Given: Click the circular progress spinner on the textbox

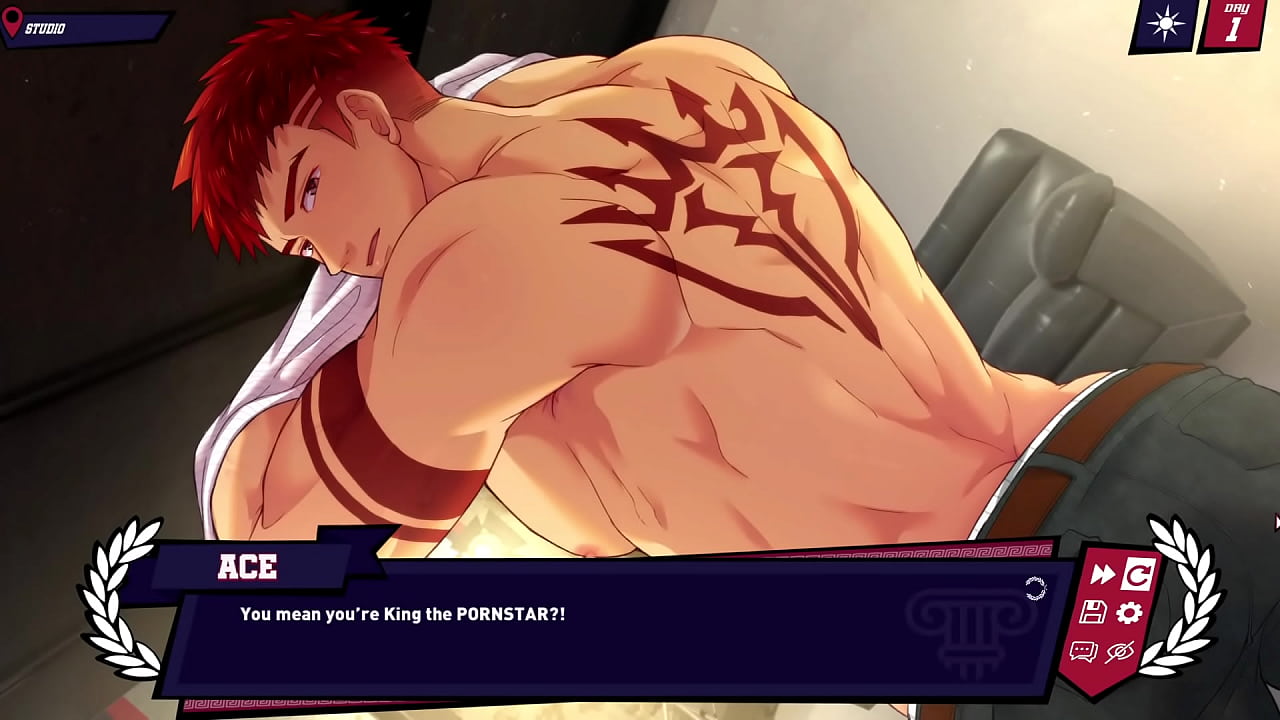Looking at the screenshot, I should click(x=1036, y=588).
